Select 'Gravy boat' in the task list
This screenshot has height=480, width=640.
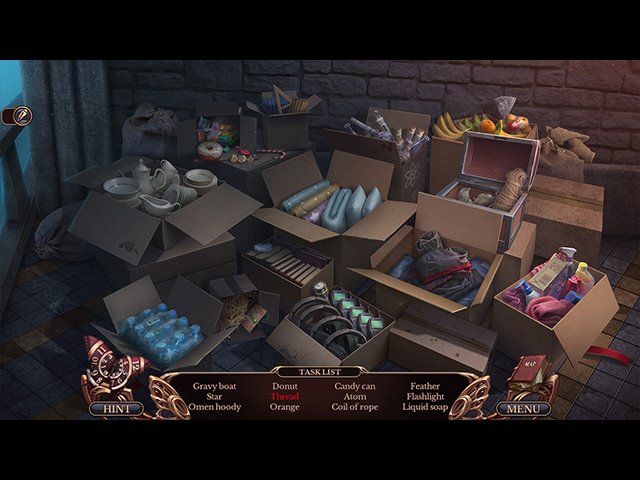(x=217, y=385)
